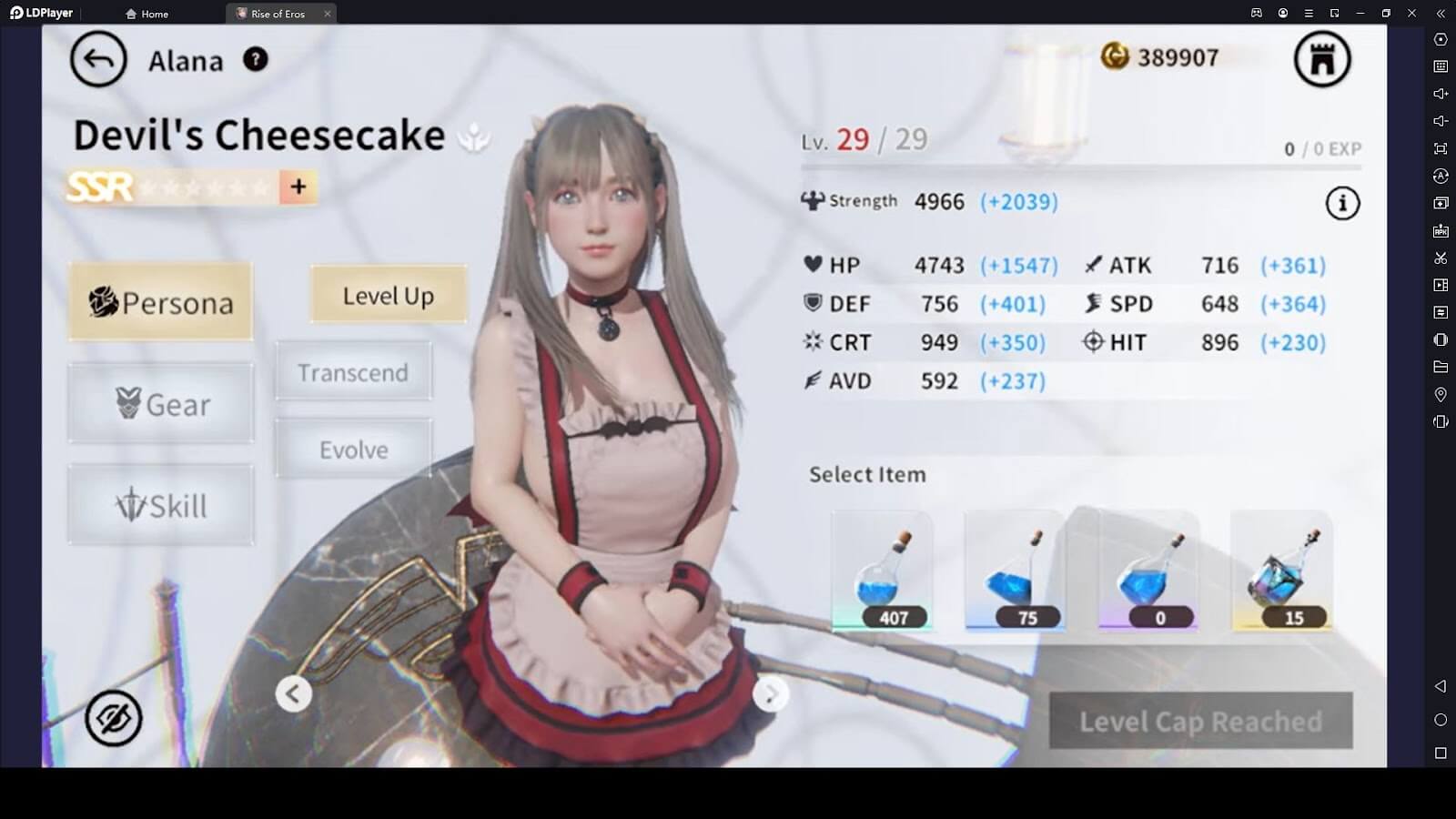Viewport: 1456px width, 819px height.
Task: Choose the Evolve option
Action: pyautogui.click(x=353, y=450)
